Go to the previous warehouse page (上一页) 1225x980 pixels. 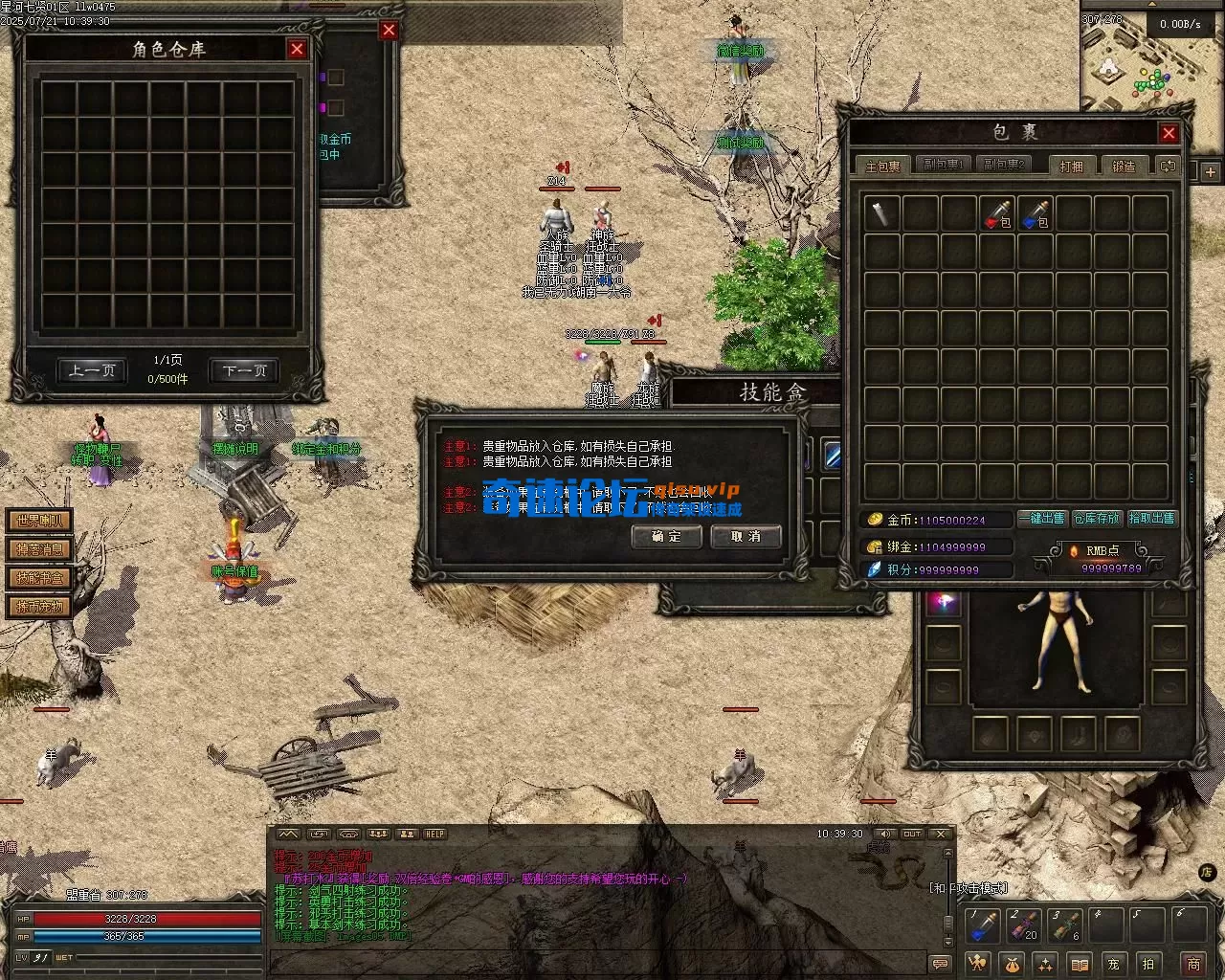tap(92, 370)
